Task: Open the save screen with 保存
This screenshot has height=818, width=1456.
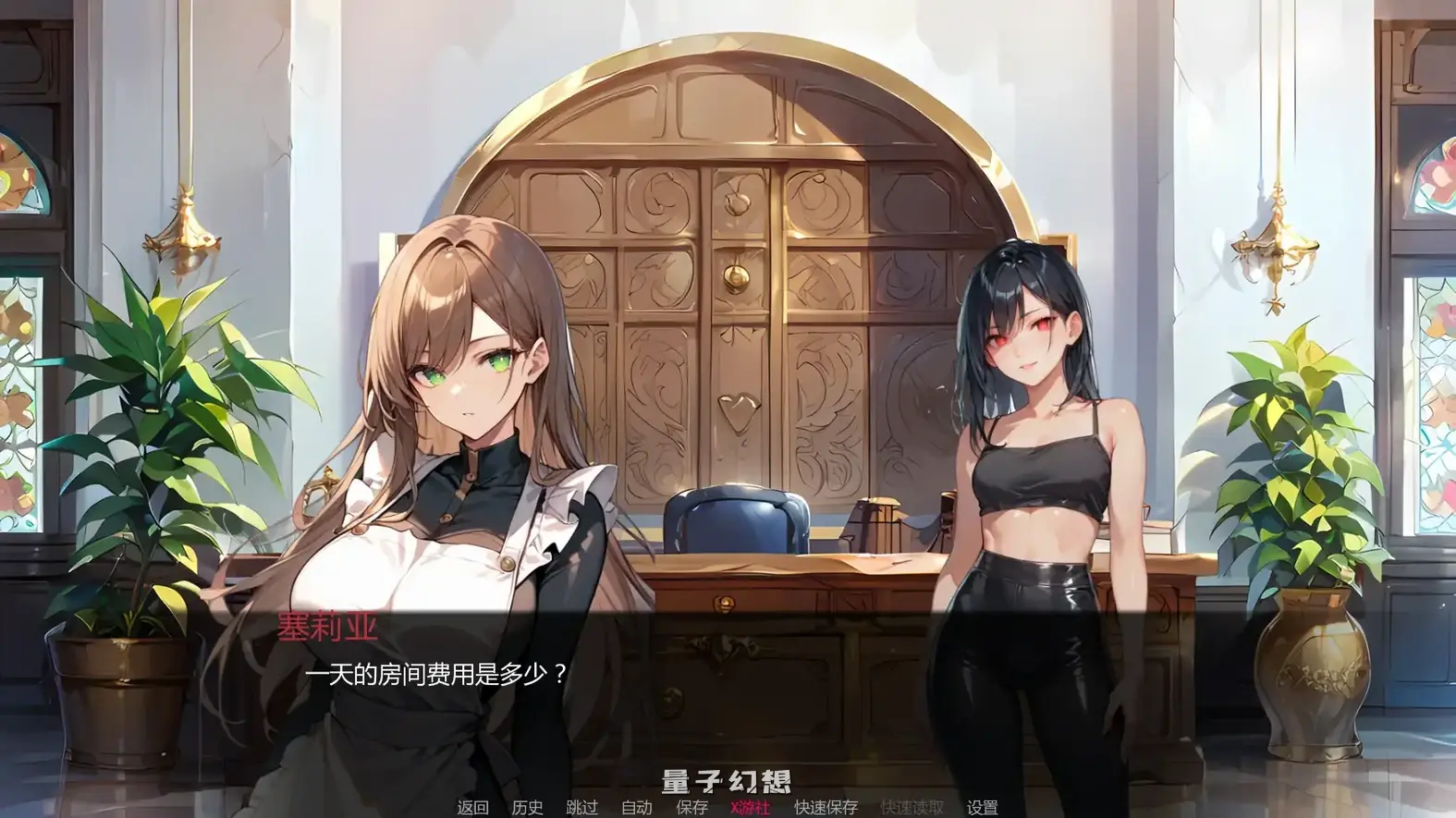Action: [692, 807]
